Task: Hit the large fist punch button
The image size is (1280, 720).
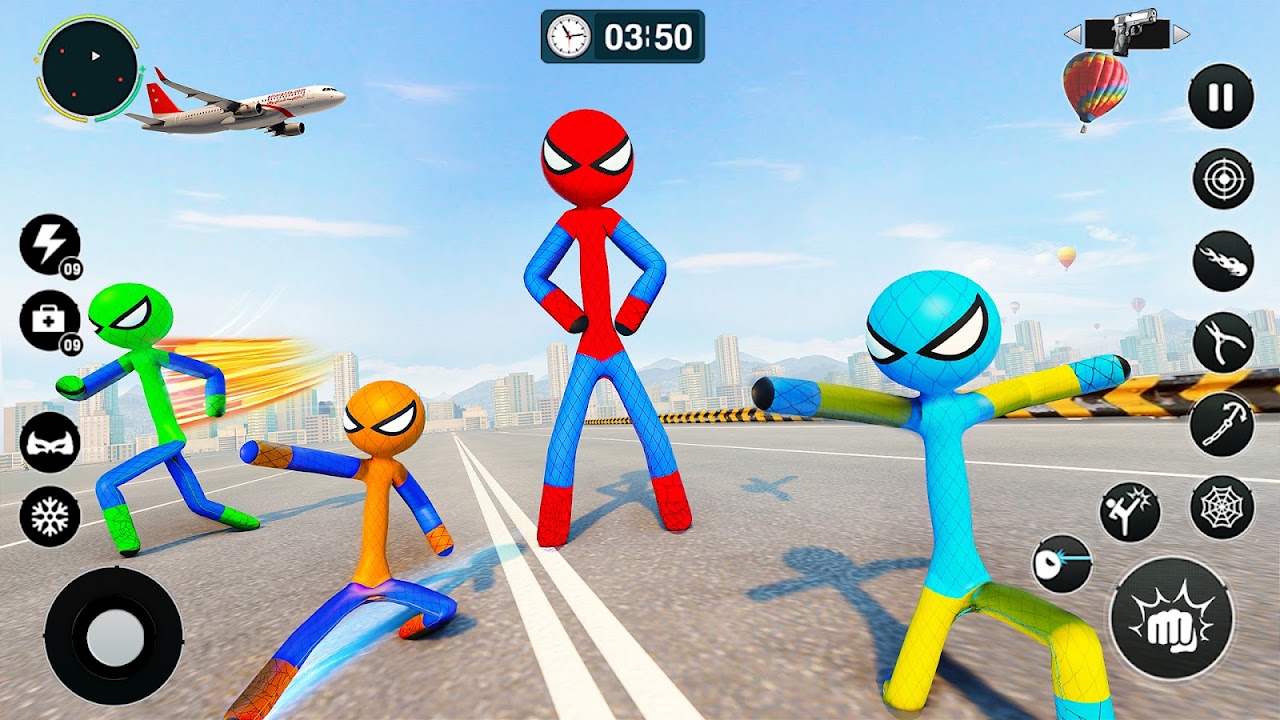Action: click(1171, 618)
